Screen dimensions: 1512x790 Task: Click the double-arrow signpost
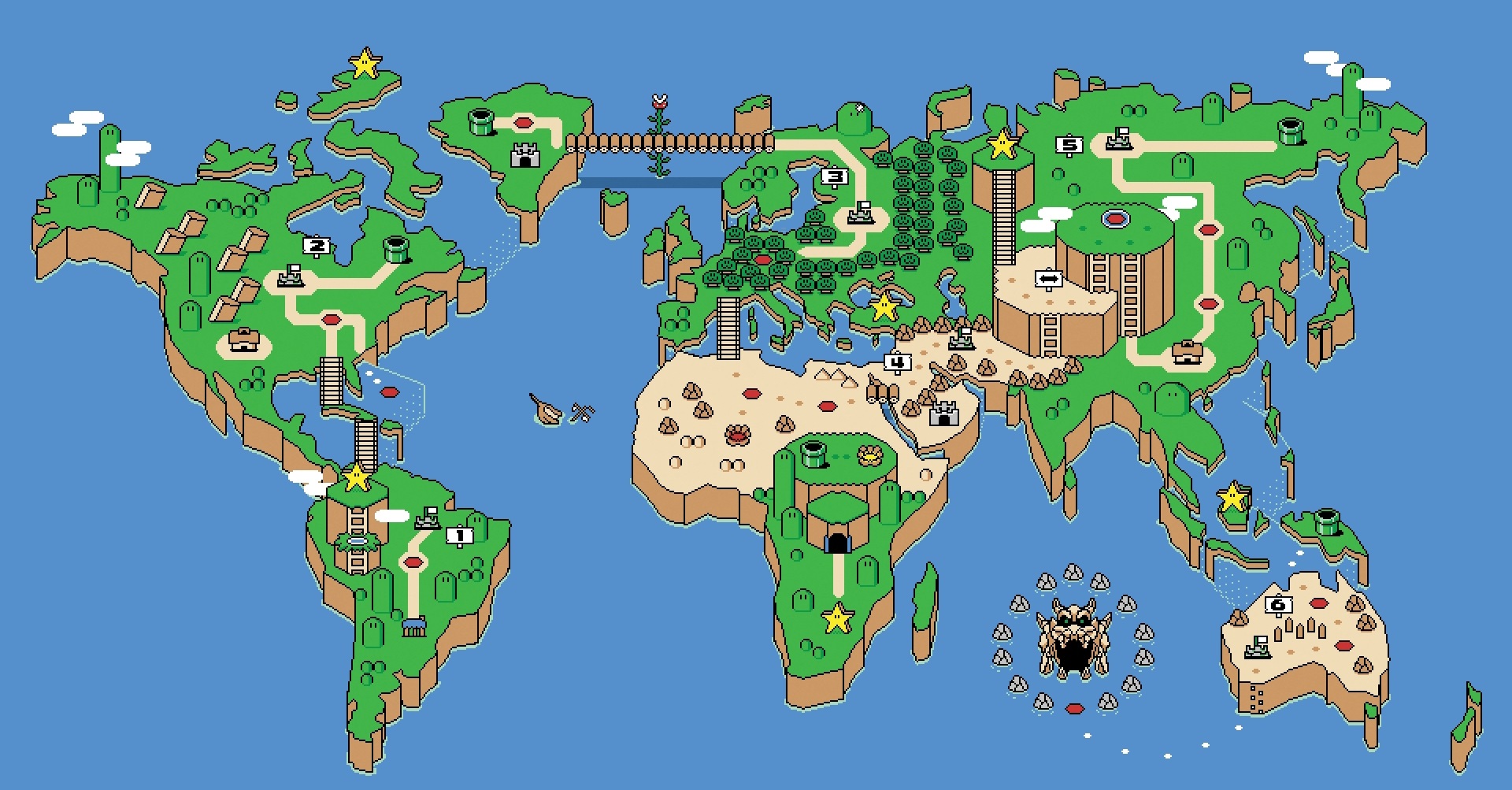point(1048,279)
